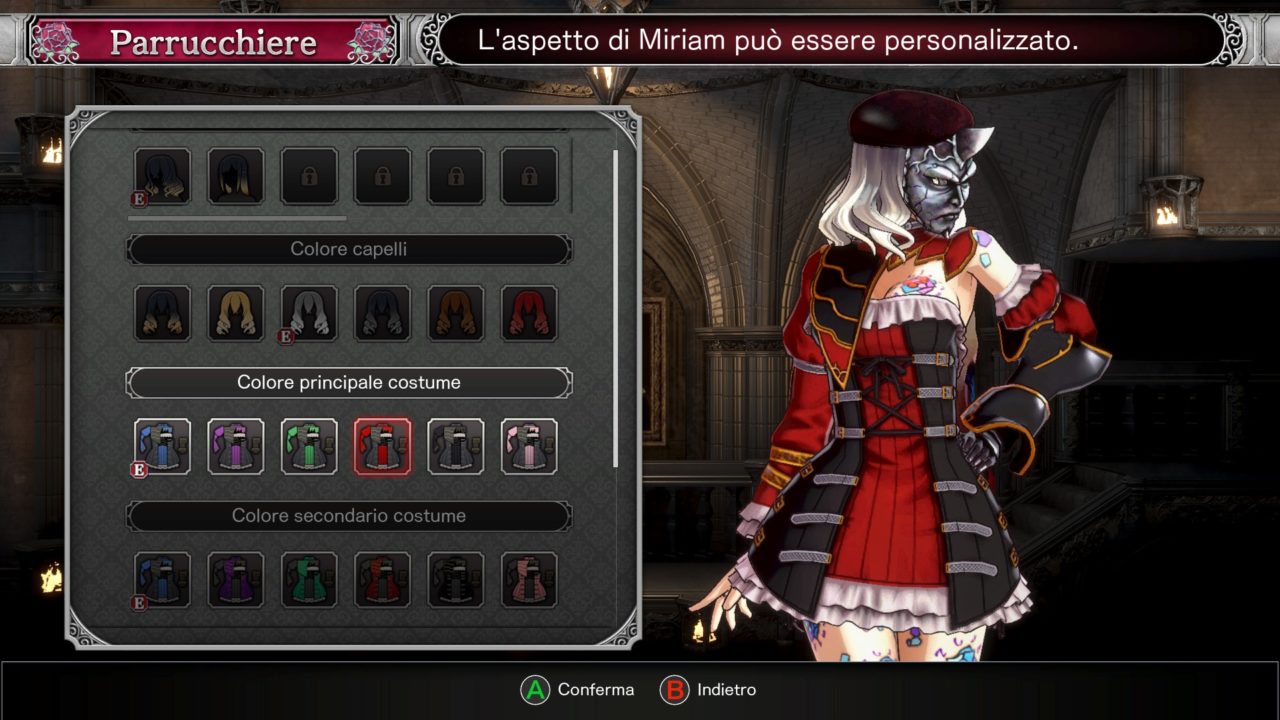Choose the highlighted red main costume color
Screen dimensions: 1280x720
click(x=382, y=446)
